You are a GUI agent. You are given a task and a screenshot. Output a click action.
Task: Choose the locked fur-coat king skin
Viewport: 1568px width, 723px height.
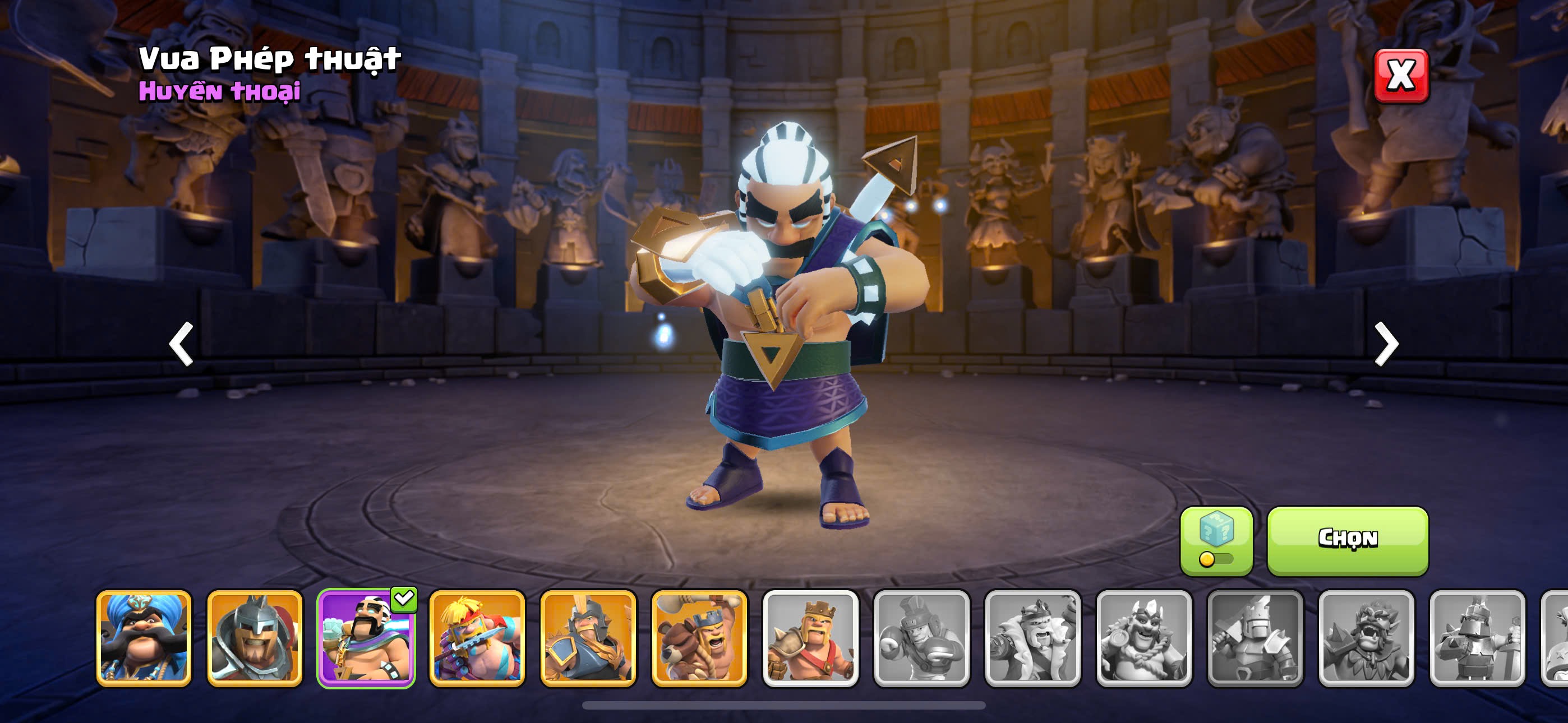click(x=1032, y=638)
